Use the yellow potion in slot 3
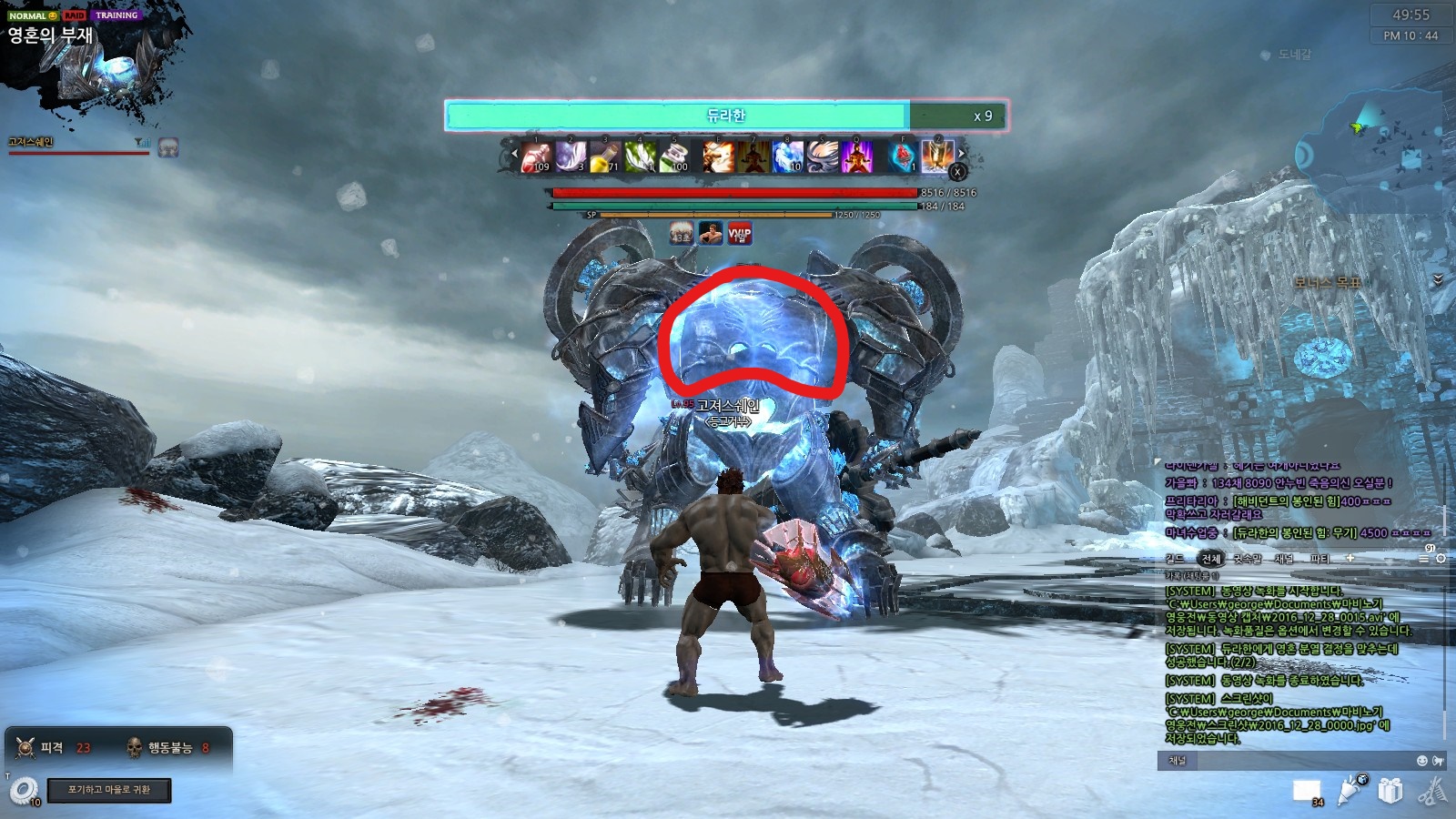The image size is (1456, 819). (x=605, y=157)
